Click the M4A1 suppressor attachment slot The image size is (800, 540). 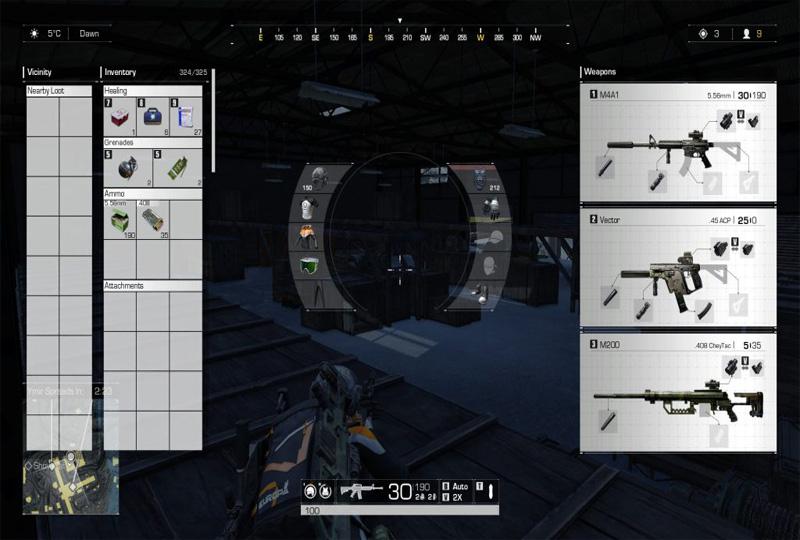coord(607,168)
